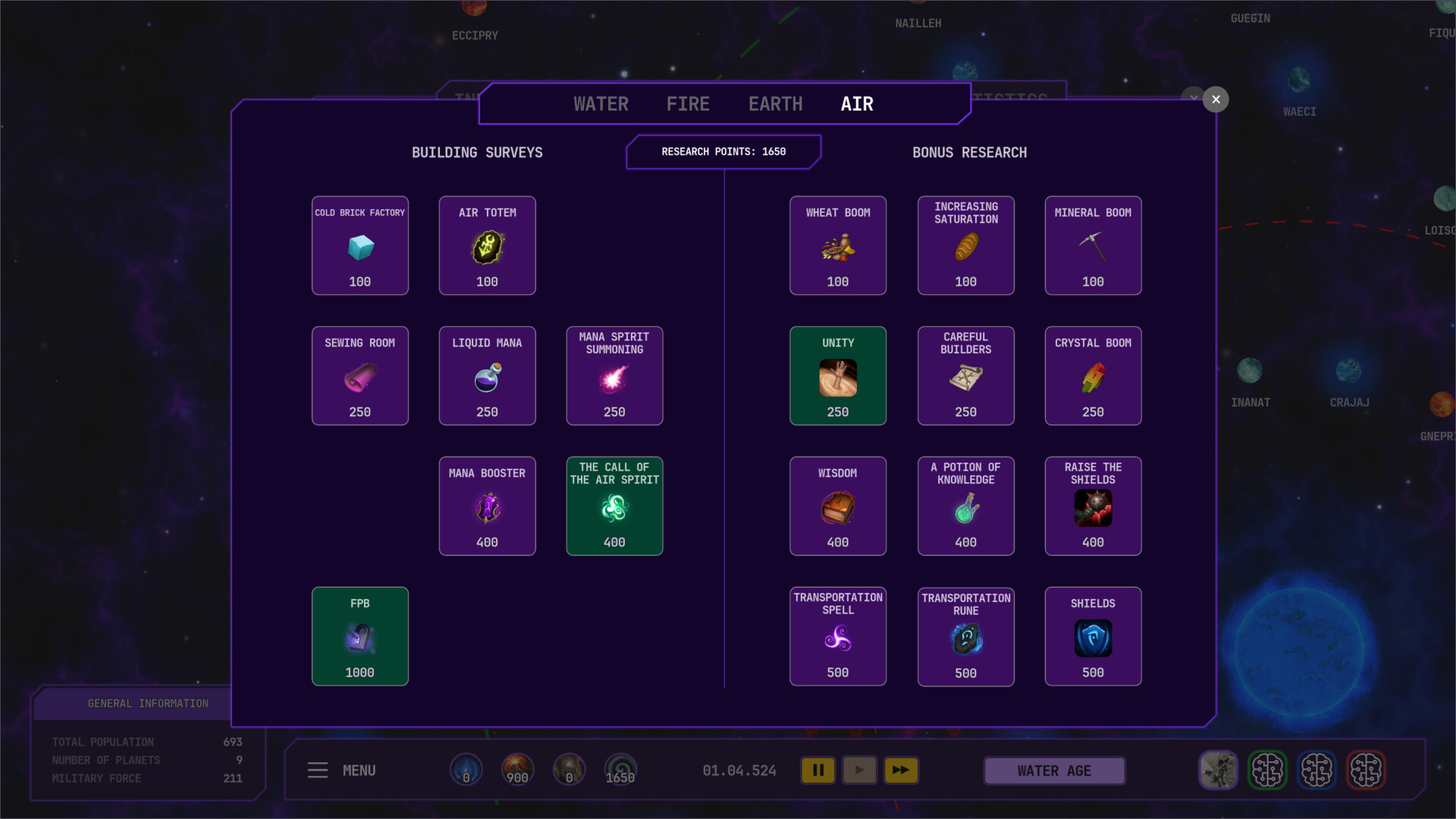This screenshot has height=819, width=1456.
Task: Click the fire resource counter showing 900
Action: point(517,769)
